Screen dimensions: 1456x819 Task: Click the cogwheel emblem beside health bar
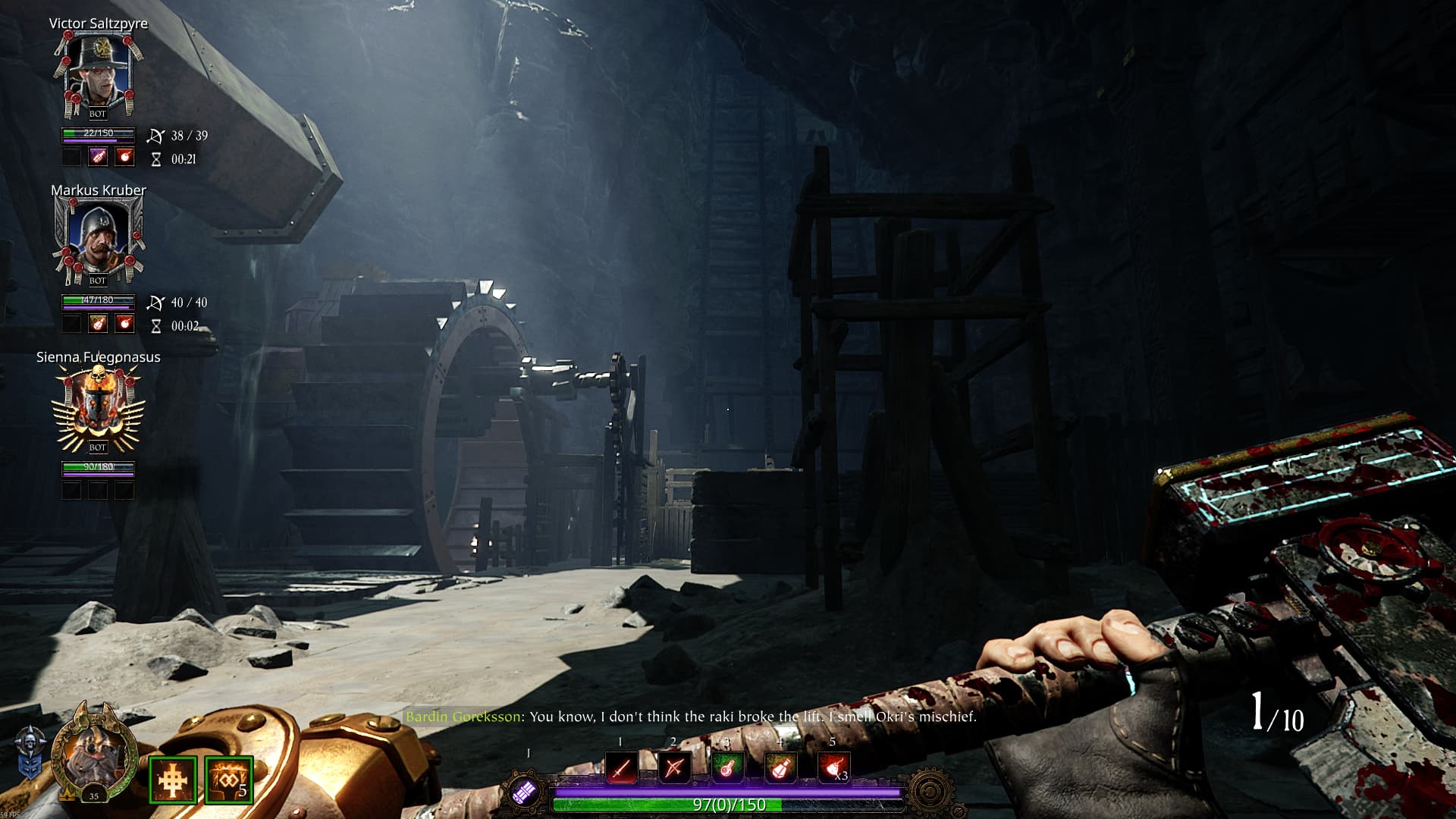pos(930,792)
